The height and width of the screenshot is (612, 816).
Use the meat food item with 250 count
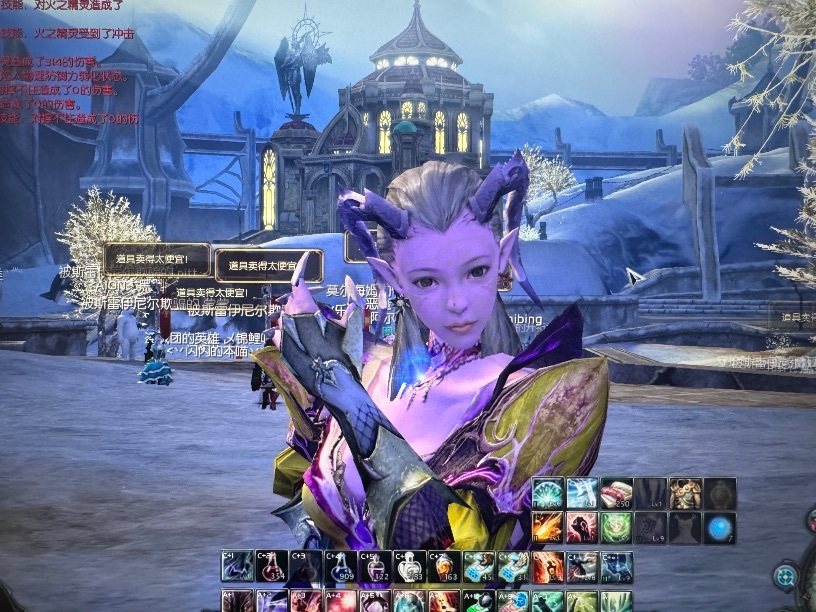click(616, 493)
